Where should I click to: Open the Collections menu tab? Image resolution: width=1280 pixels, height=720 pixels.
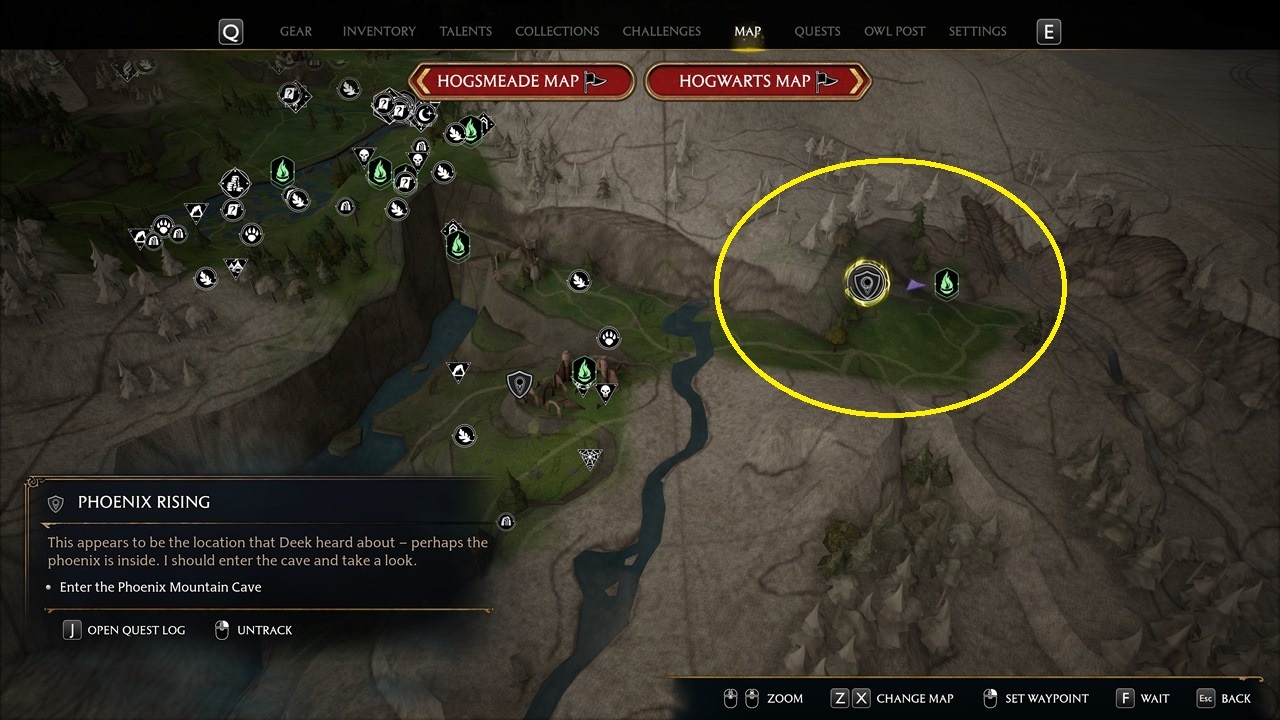pos(557,31)
